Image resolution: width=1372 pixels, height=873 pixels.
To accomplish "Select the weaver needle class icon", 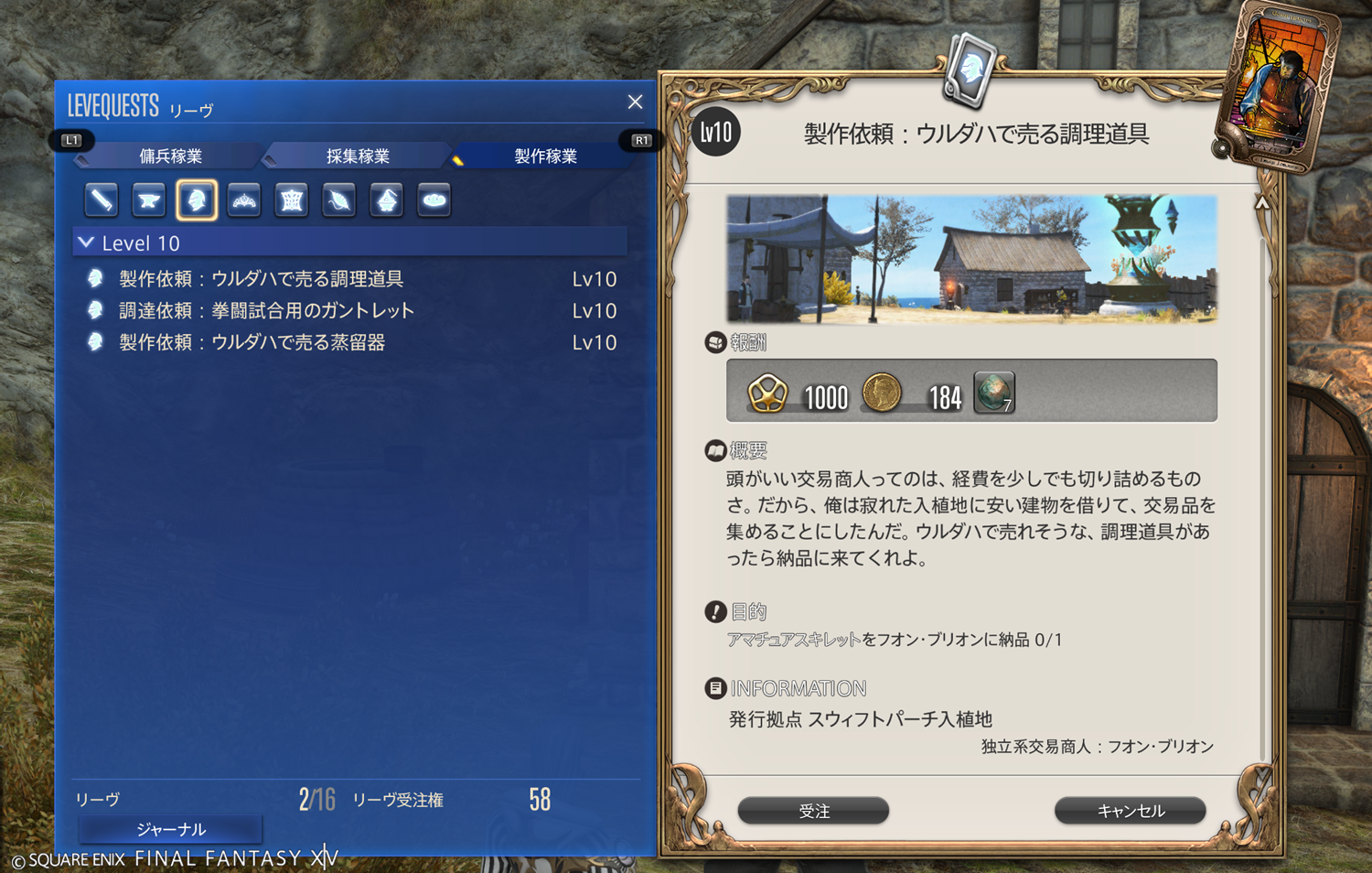I will point(339,199).
